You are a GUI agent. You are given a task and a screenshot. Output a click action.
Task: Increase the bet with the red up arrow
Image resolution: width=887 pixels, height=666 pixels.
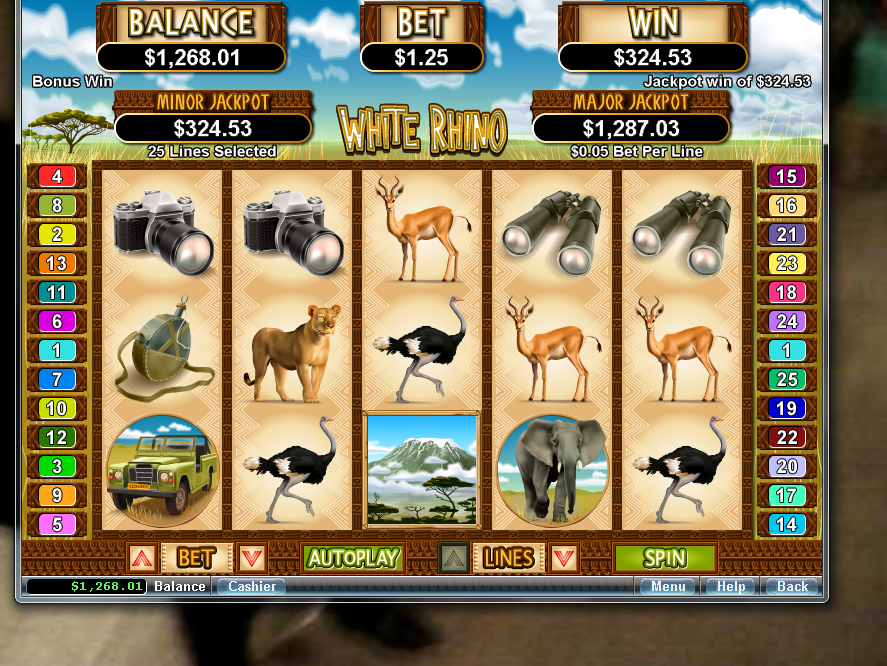141,558
